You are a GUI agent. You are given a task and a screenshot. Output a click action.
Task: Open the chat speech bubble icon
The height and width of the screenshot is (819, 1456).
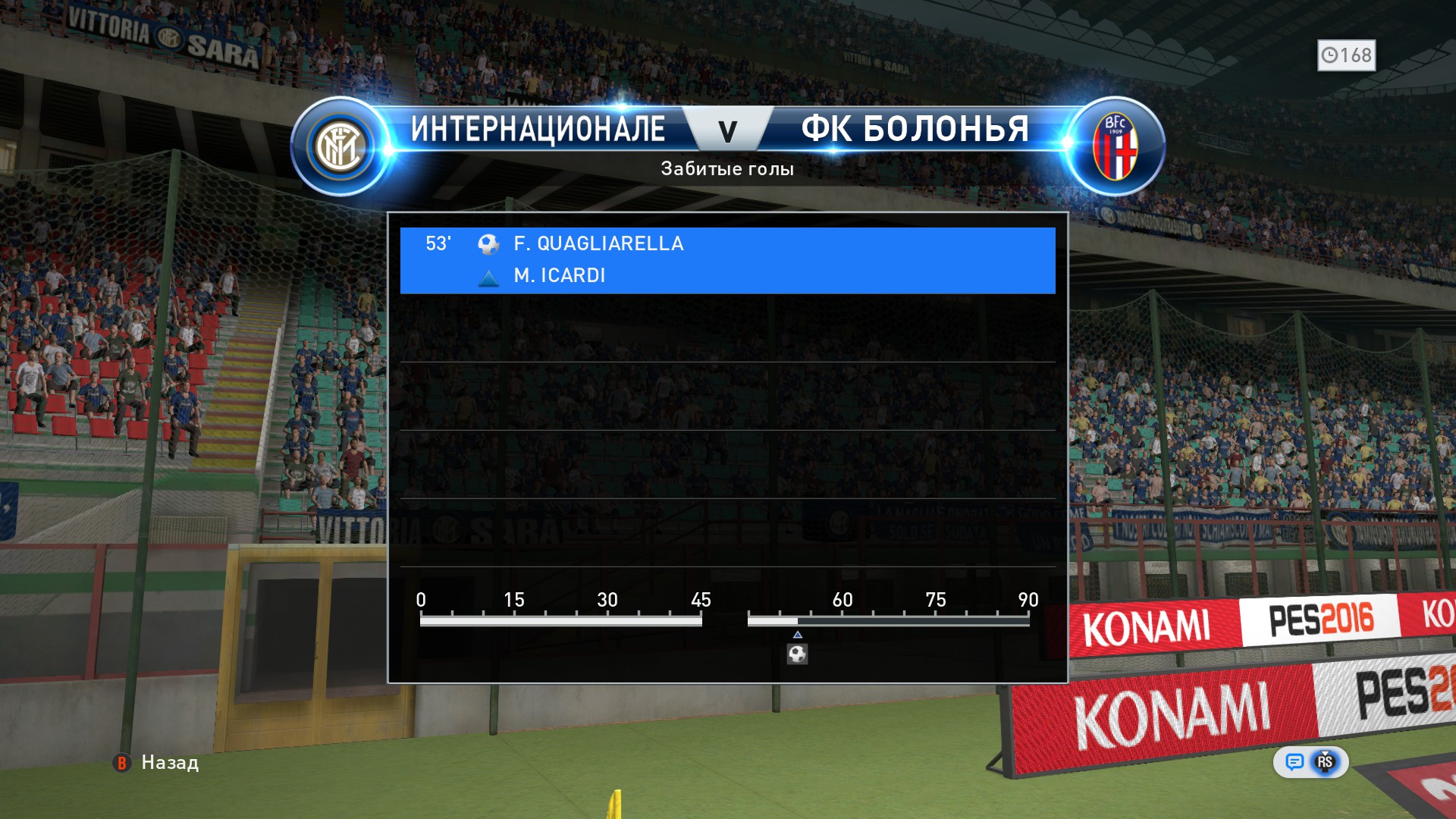click(x=1294, y=761)
